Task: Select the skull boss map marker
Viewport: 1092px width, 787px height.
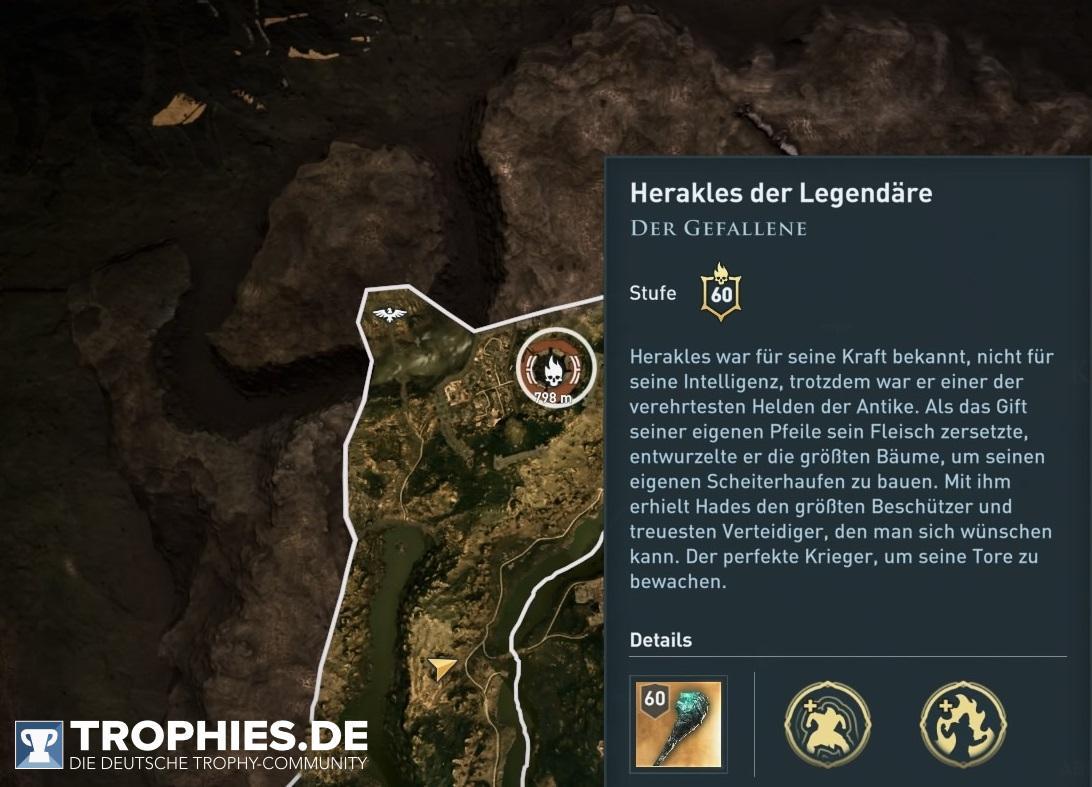Action: click(x=555, y=367)
